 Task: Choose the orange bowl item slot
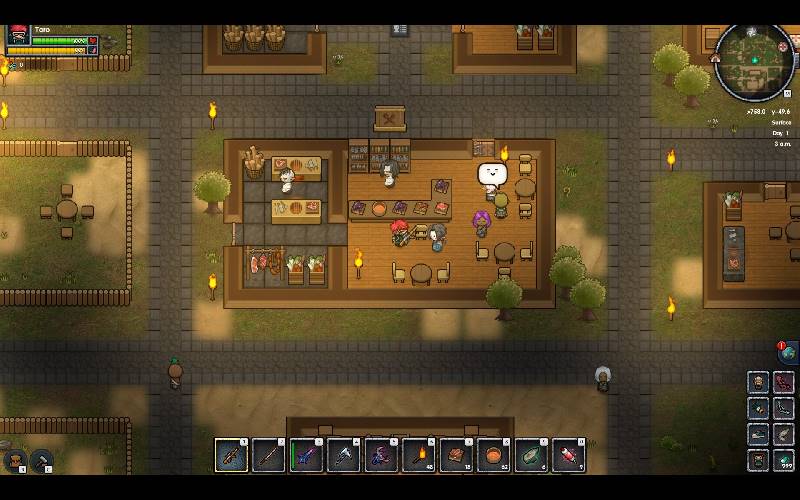point(494,455)
